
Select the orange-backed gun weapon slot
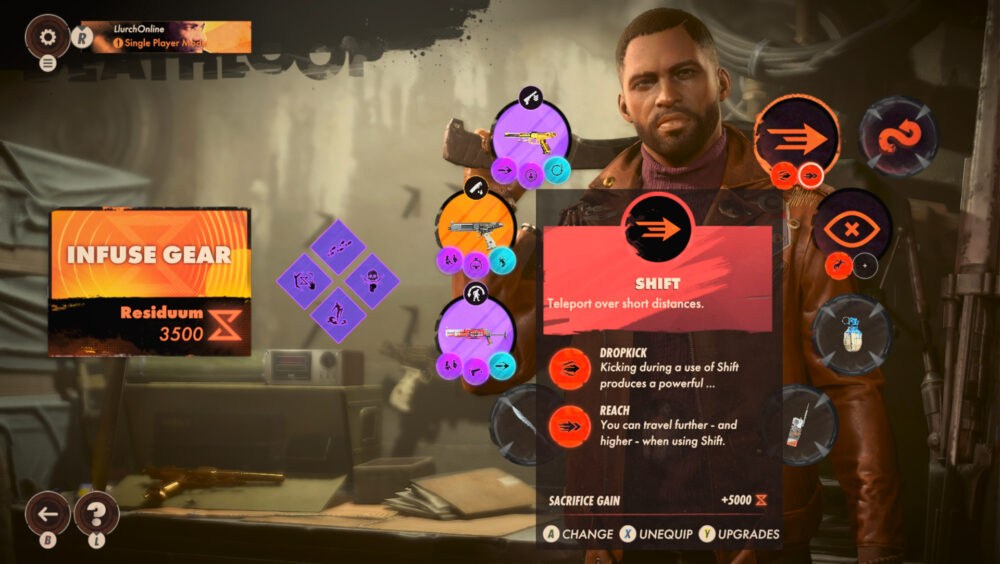click(476, 228)
